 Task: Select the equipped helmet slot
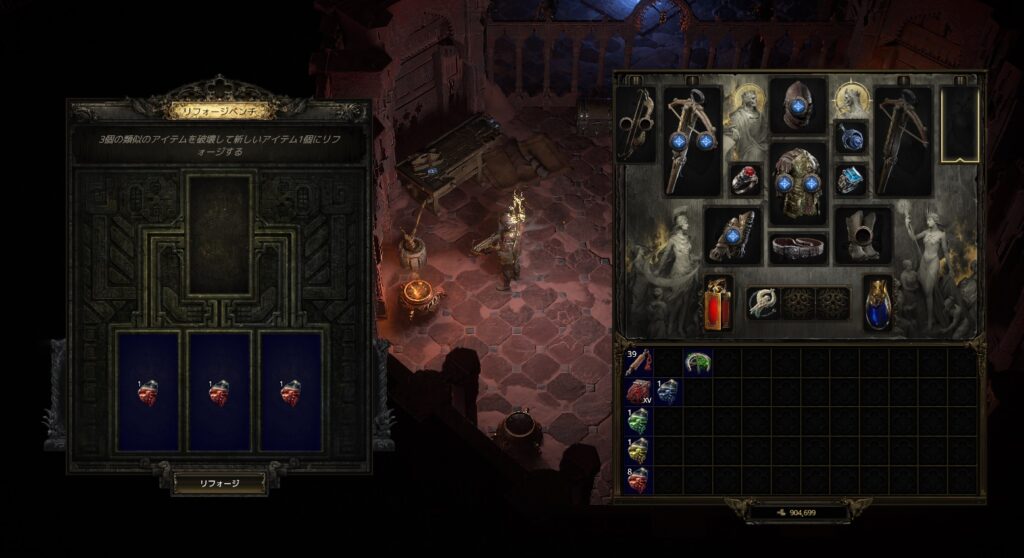[797, 106]
